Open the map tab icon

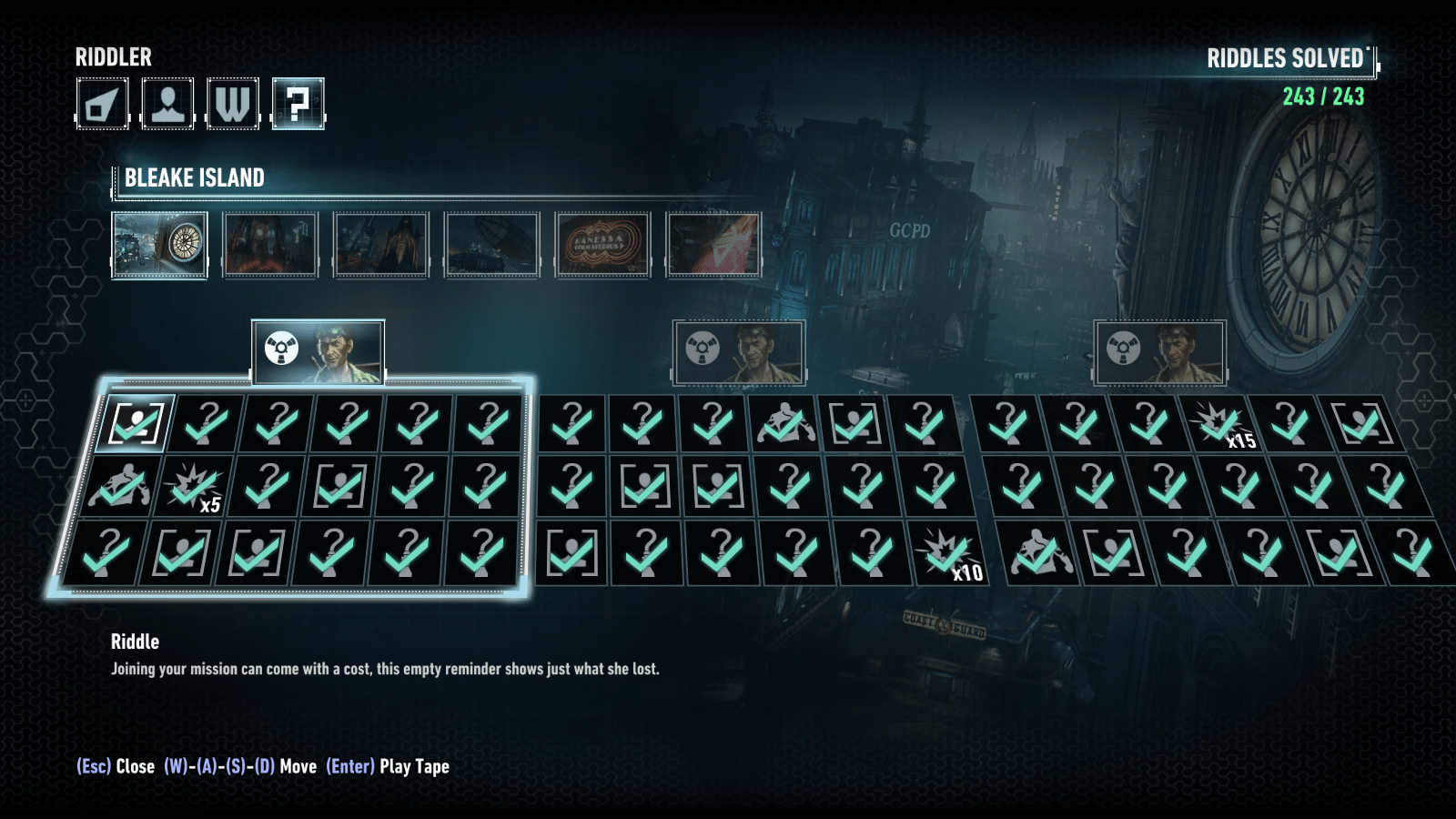pyautogui.click(x=102, y=104)
